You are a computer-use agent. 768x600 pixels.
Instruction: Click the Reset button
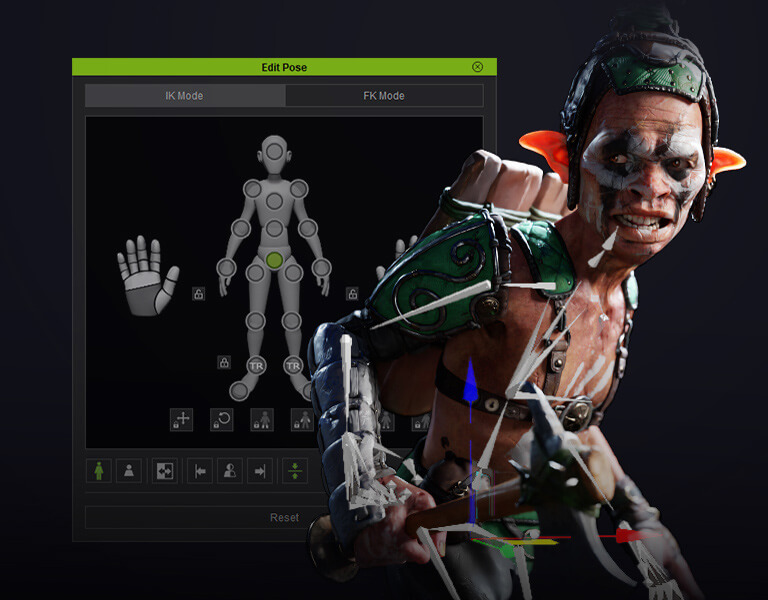284,517
